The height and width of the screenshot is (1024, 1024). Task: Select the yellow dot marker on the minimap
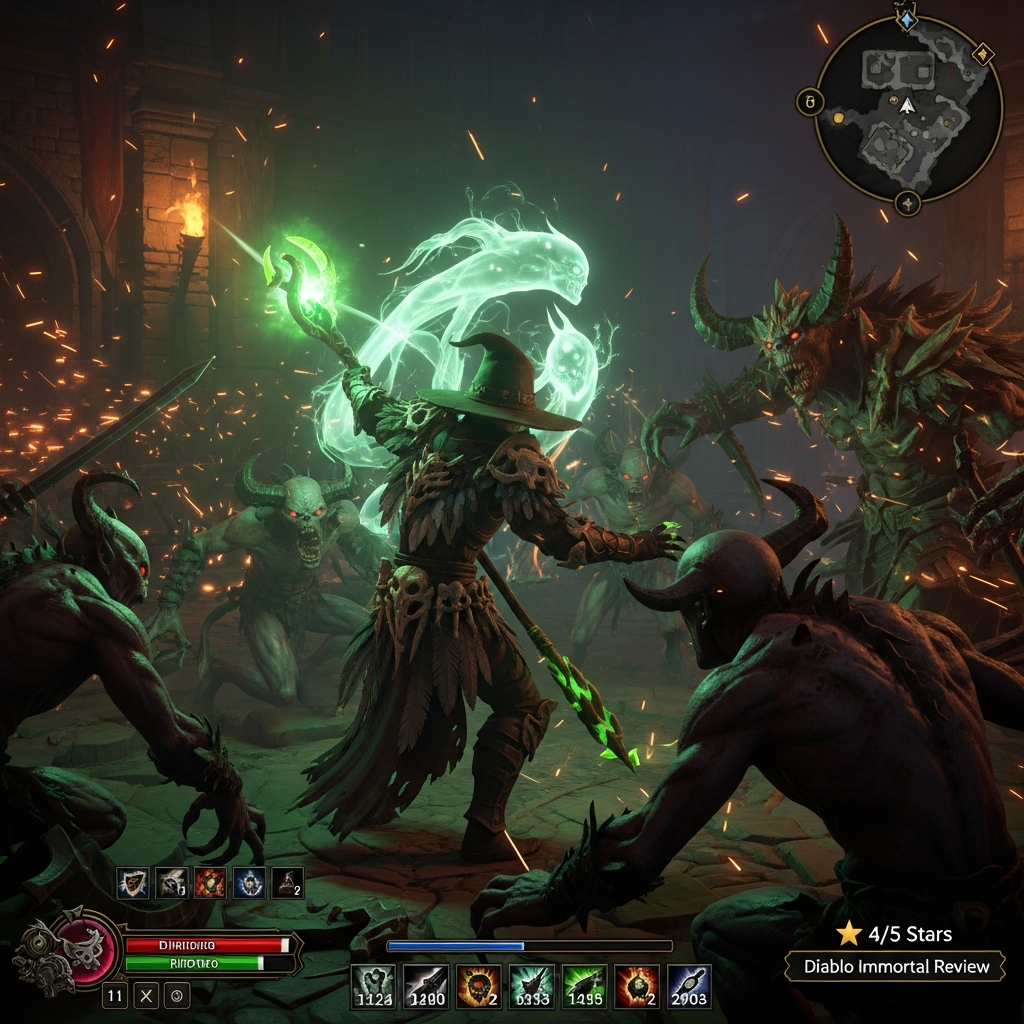coord(838,118)
